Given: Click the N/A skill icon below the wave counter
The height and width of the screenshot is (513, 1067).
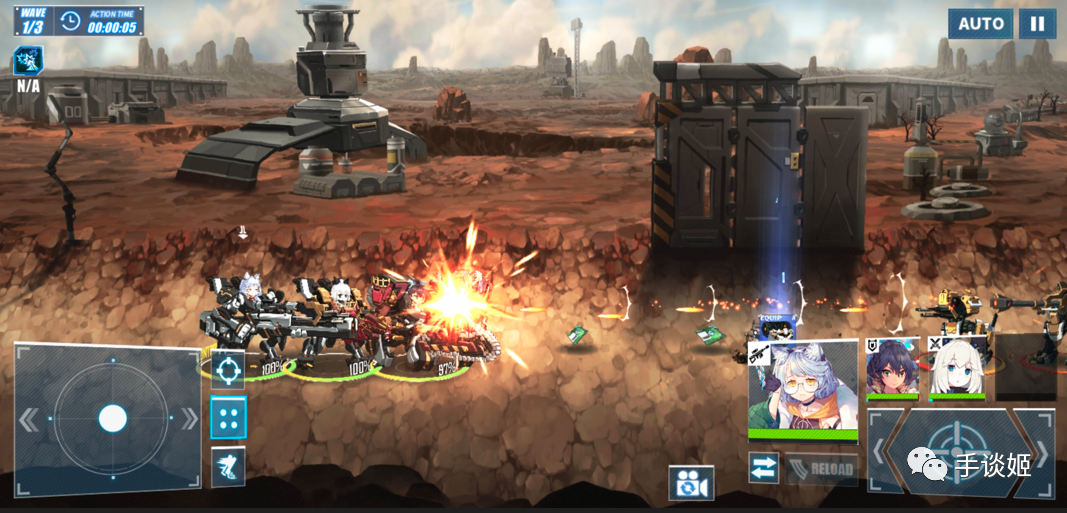Looking at the screenshot, I should coord(28,63).
